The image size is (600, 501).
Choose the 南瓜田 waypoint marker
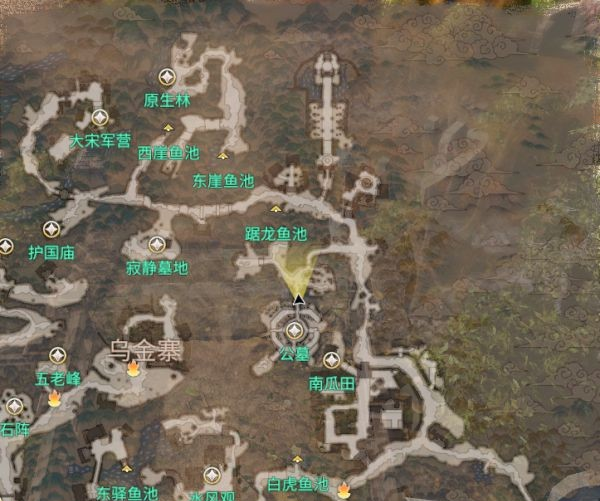coord(332,360)
